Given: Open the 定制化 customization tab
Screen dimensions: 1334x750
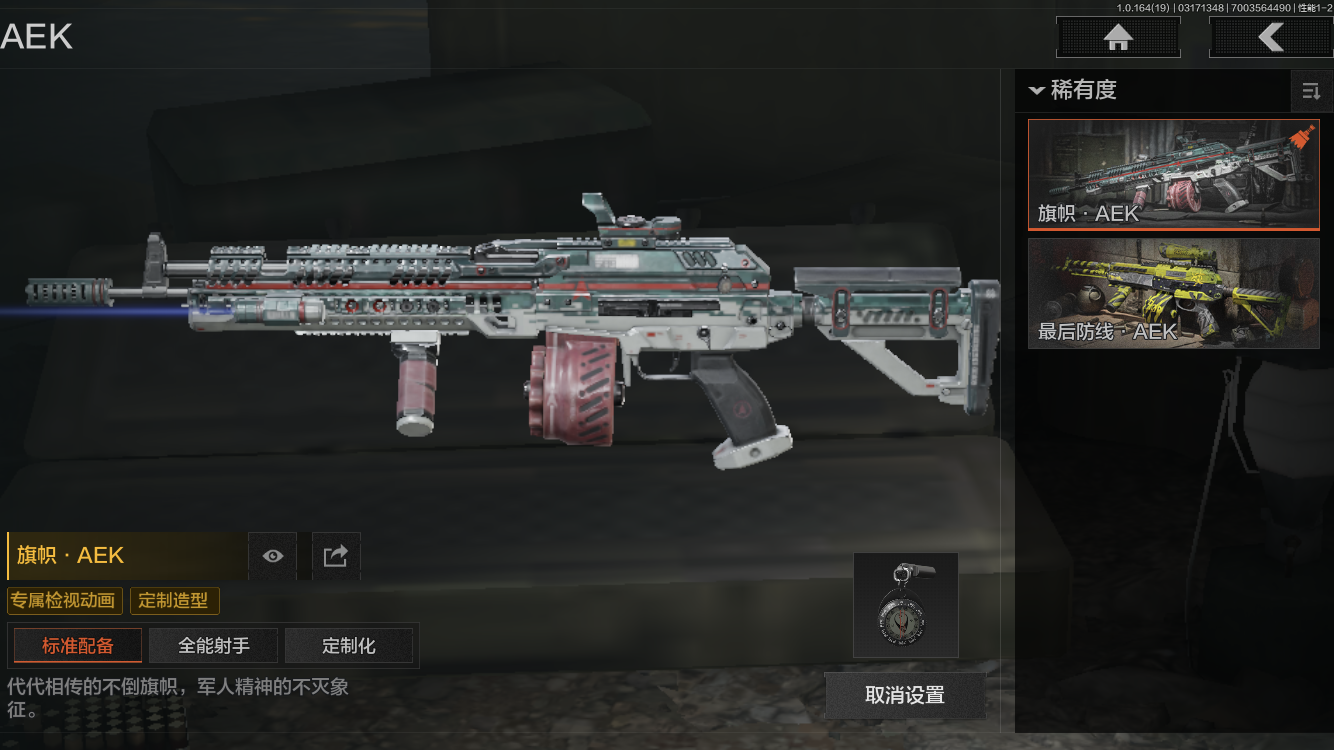Looking at the screenshot, I should tap(349, 646).
